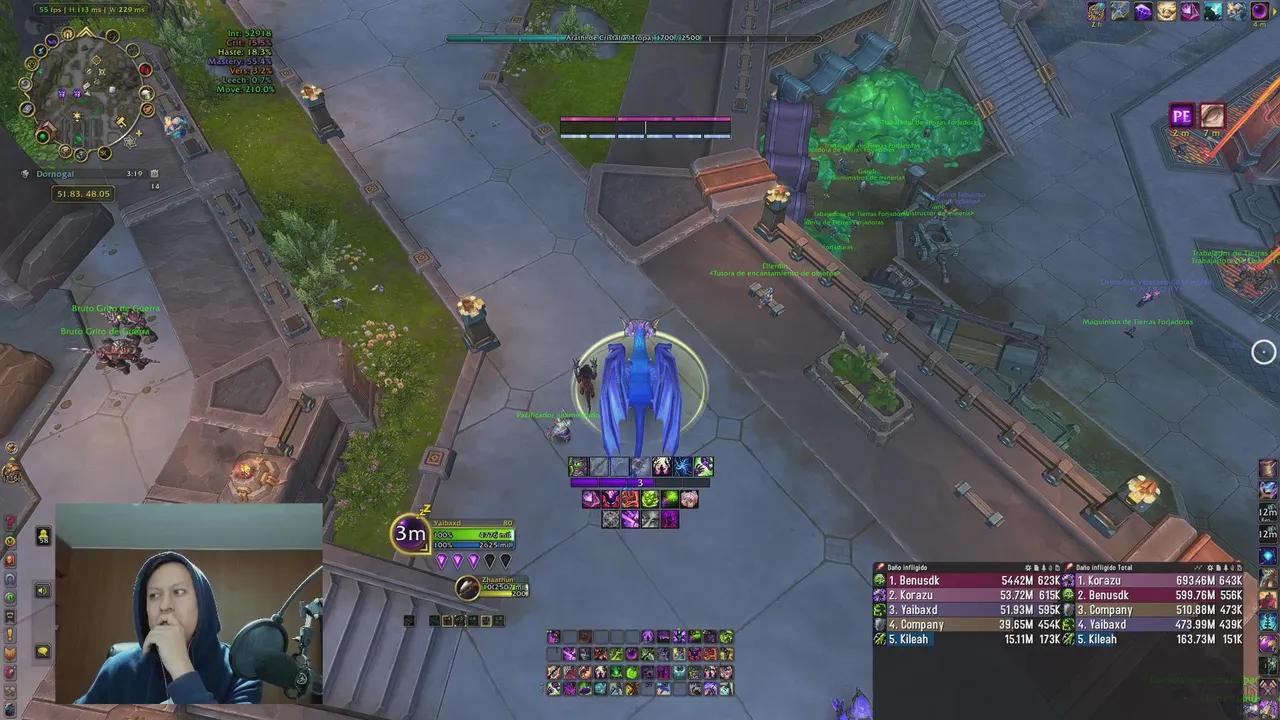Click the calendar icon beside the minimap clock
Image resolution: width=1280 pixels, height=720 pixels.
[x=155, y=173]
